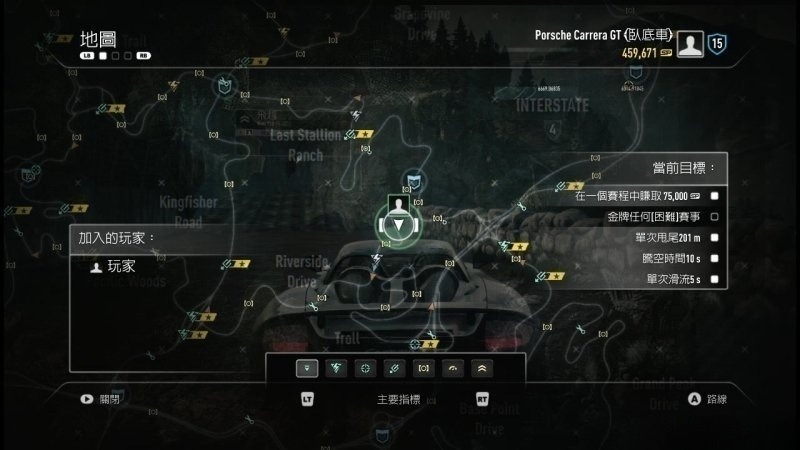The image size is (800, 450).
Task: Select the double-chevron filter icon
Action: click(482, 368)
